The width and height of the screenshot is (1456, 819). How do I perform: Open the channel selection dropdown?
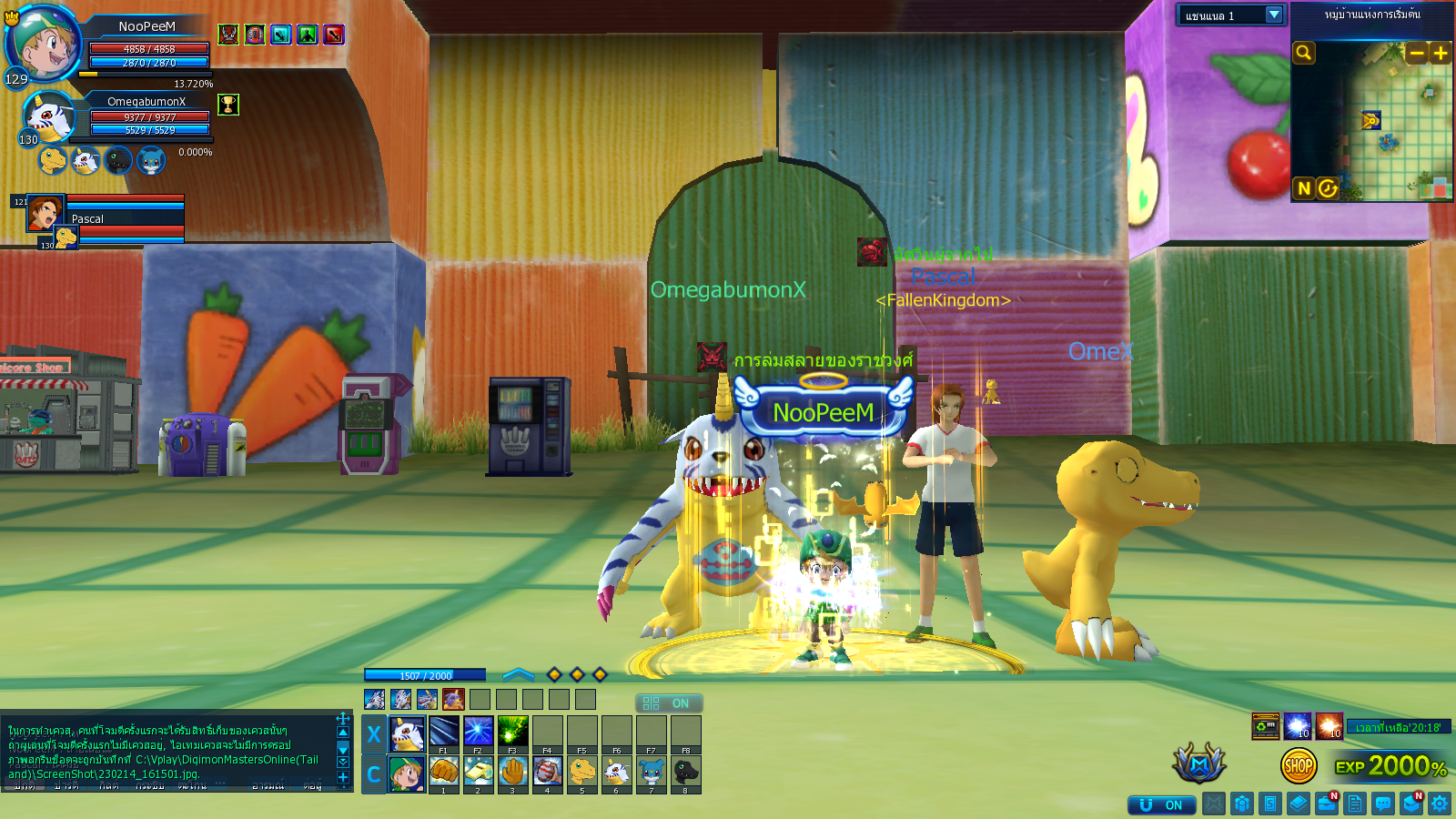(x=1274, y=15)
